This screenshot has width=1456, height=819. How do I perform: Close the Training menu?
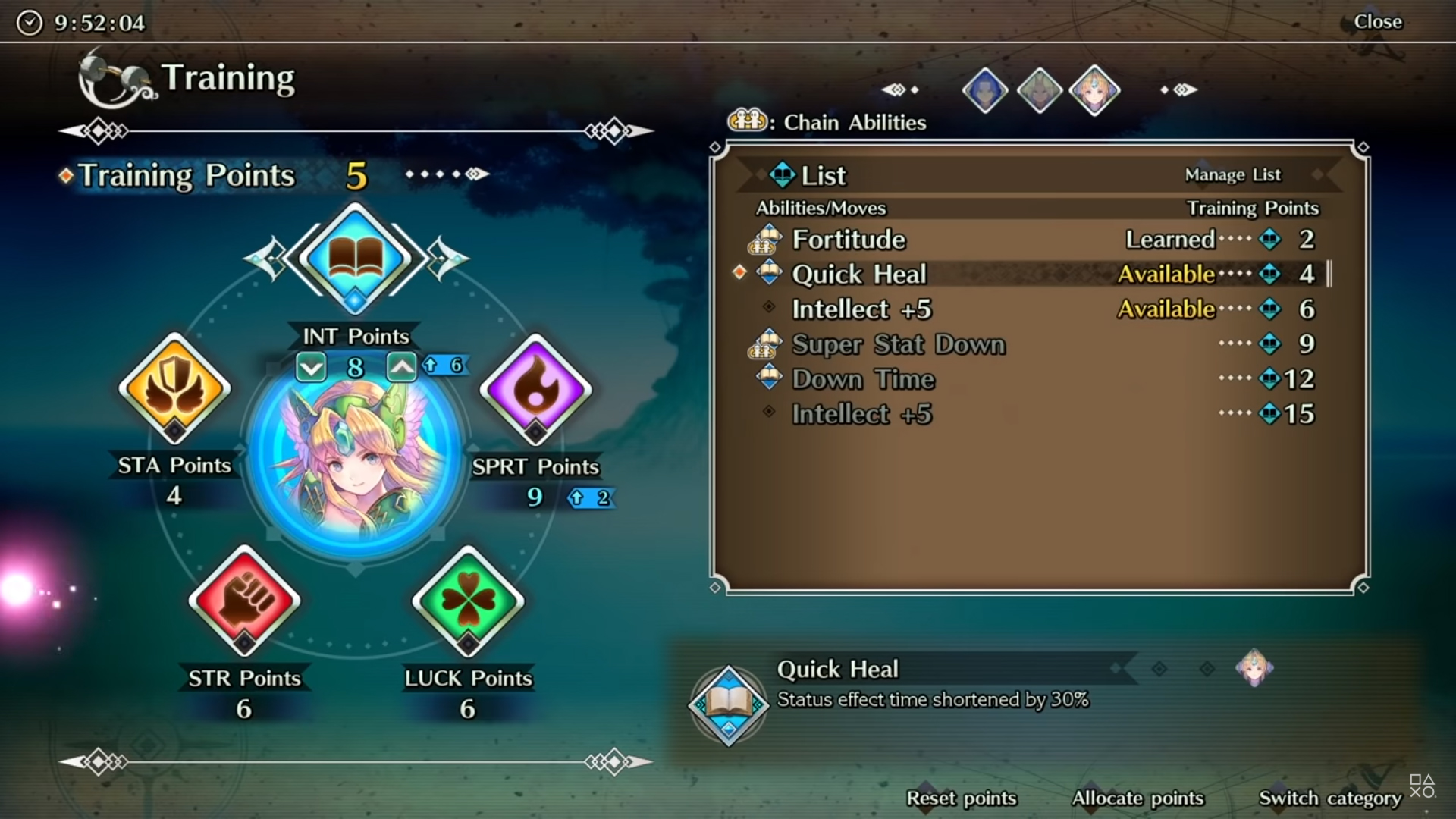tap(1377, 22)
